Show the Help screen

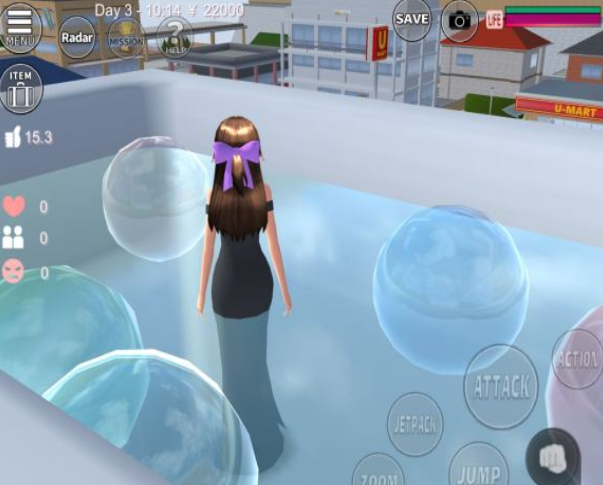point(175,38)
